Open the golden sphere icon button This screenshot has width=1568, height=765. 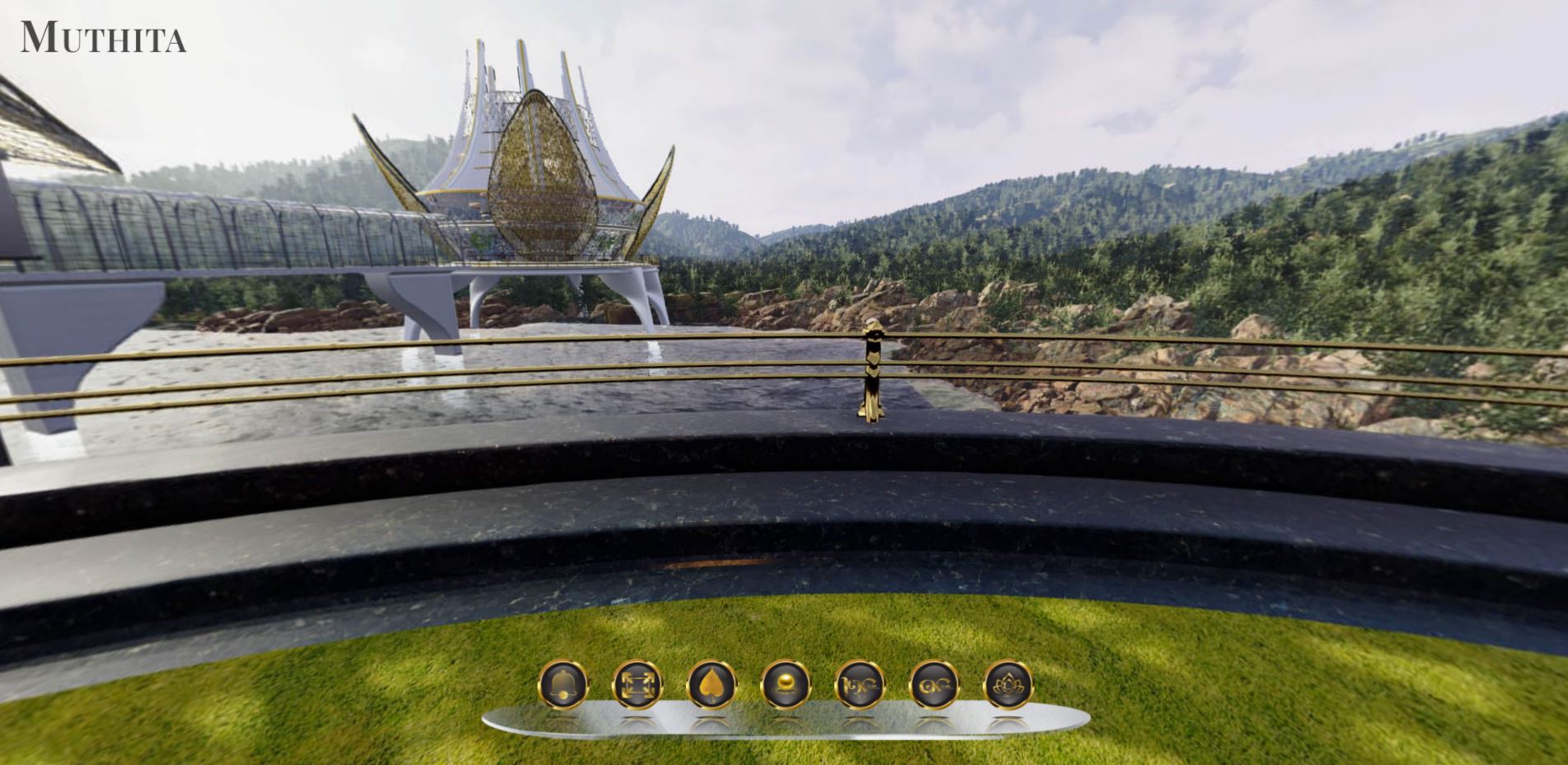(x=785, y=684)
